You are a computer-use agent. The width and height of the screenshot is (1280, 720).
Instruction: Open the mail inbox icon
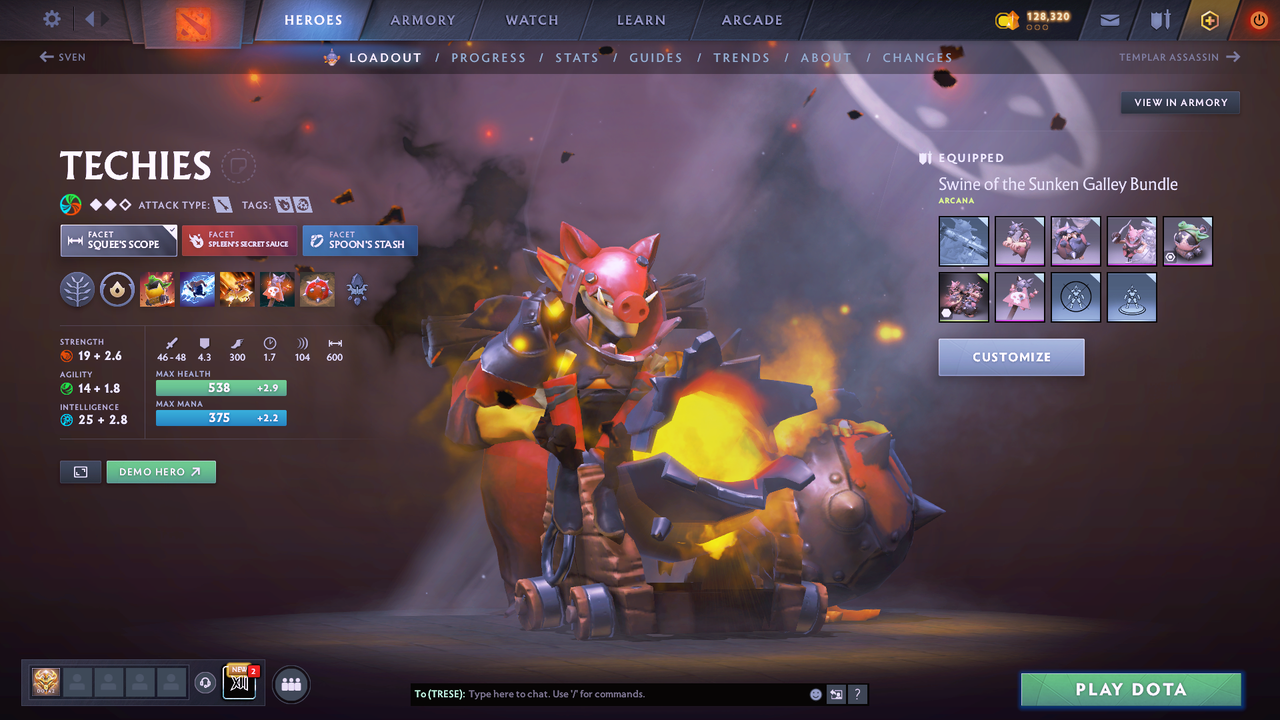(x=1109, y=20)
